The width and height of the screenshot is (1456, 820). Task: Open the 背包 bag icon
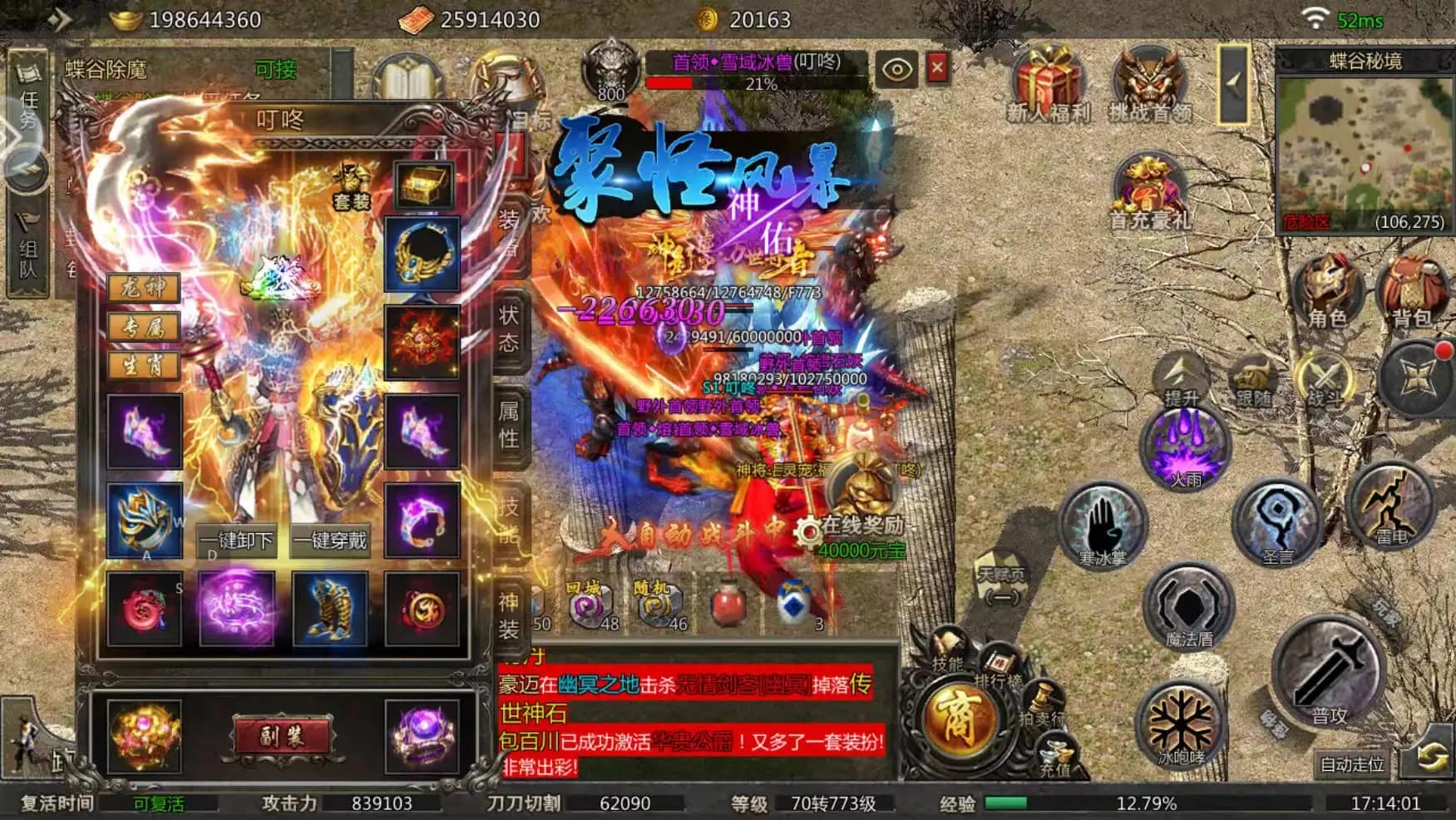[1412, 293]
